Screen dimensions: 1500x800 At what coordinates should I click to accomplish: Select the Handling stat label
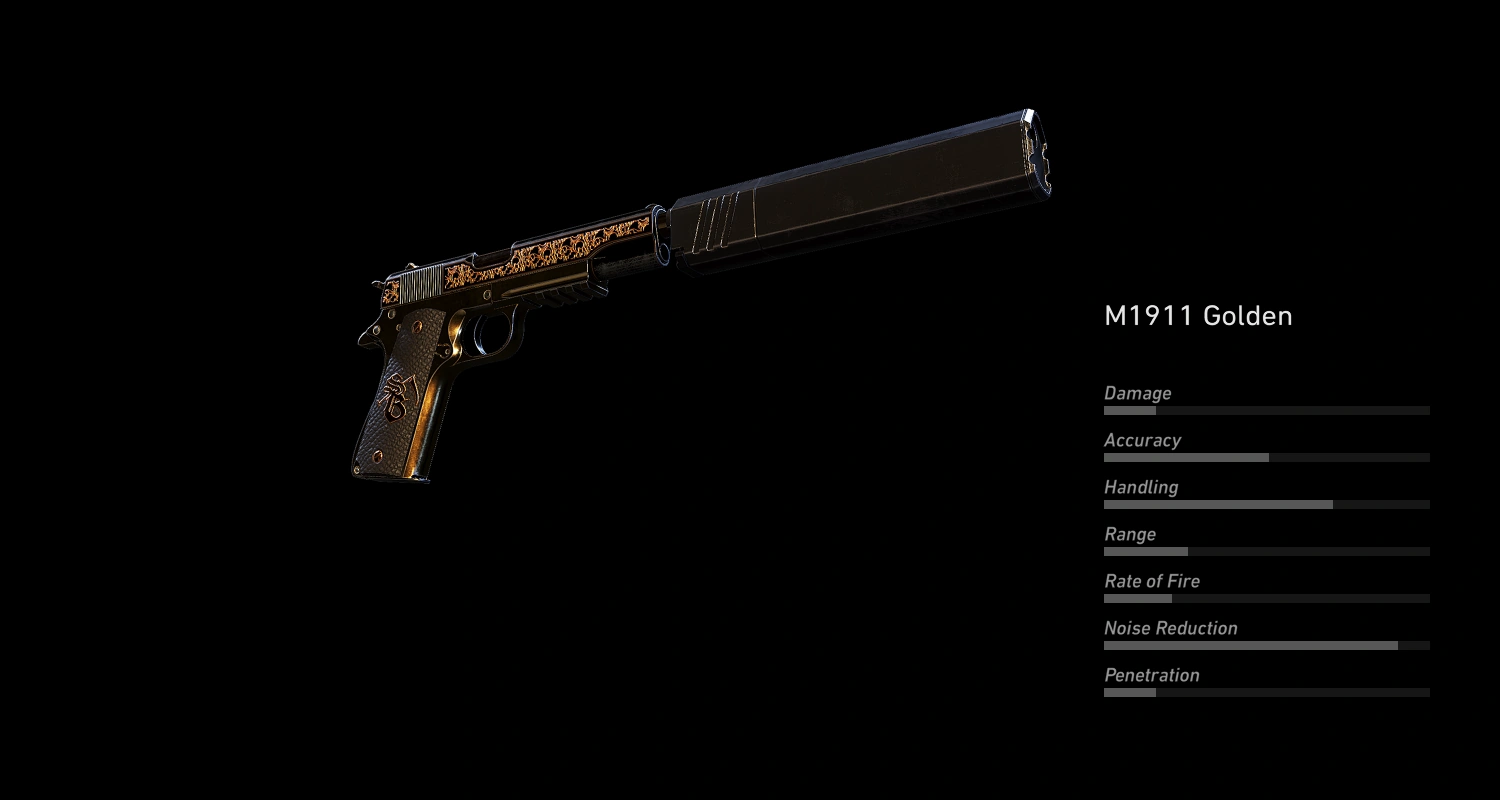pos(1140,487)
